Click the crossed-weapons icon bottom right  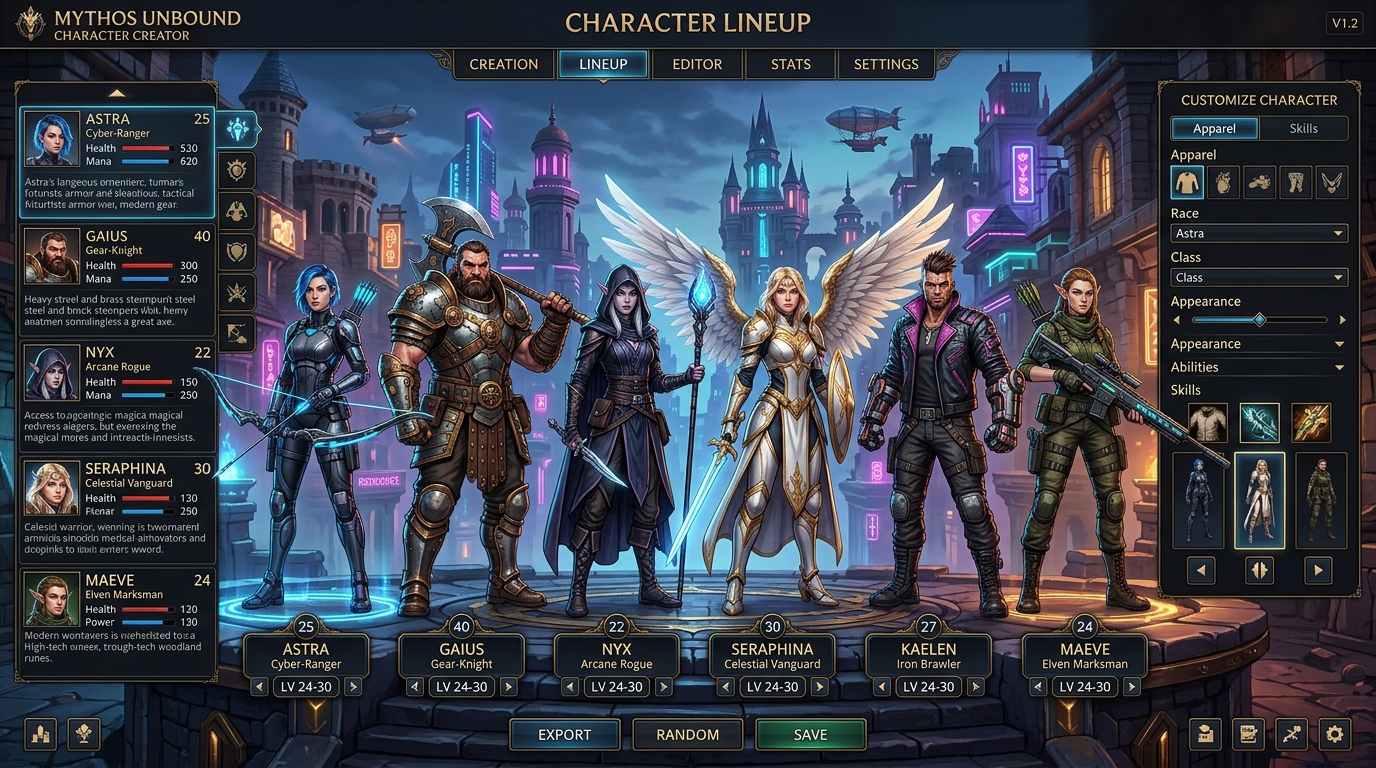coord(1291,734)
